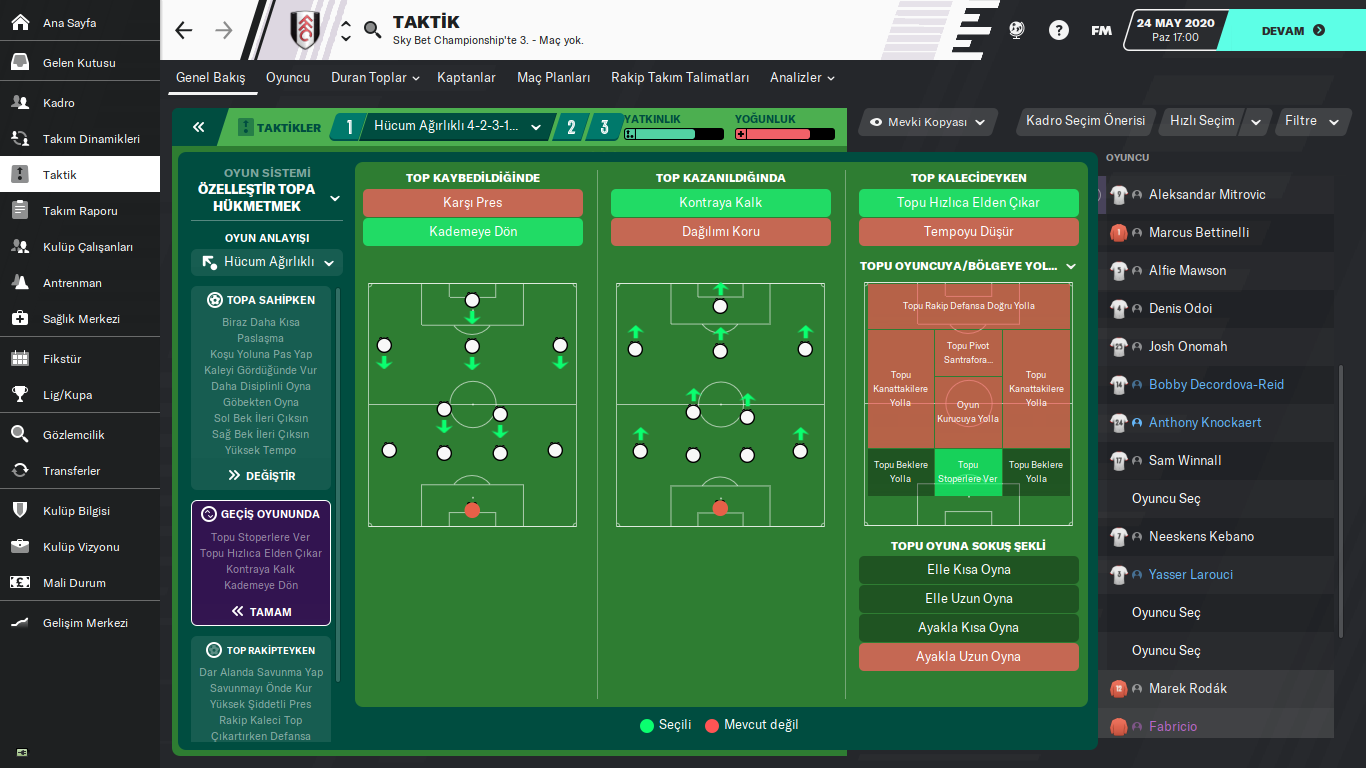Go back with the left arrow
1366x768 pixels.
click(x=183, y=30)
